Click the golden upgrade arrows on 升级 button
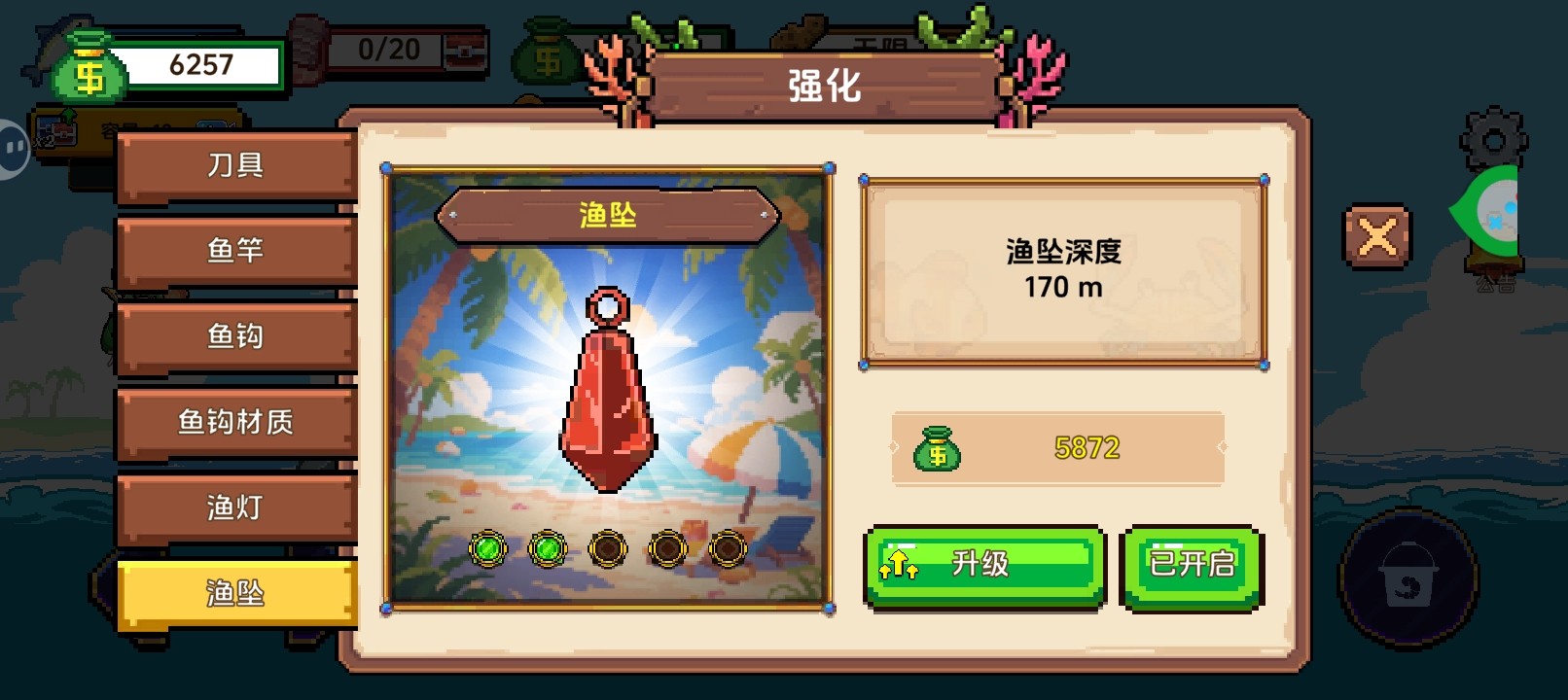 click(x=900, y=564)
